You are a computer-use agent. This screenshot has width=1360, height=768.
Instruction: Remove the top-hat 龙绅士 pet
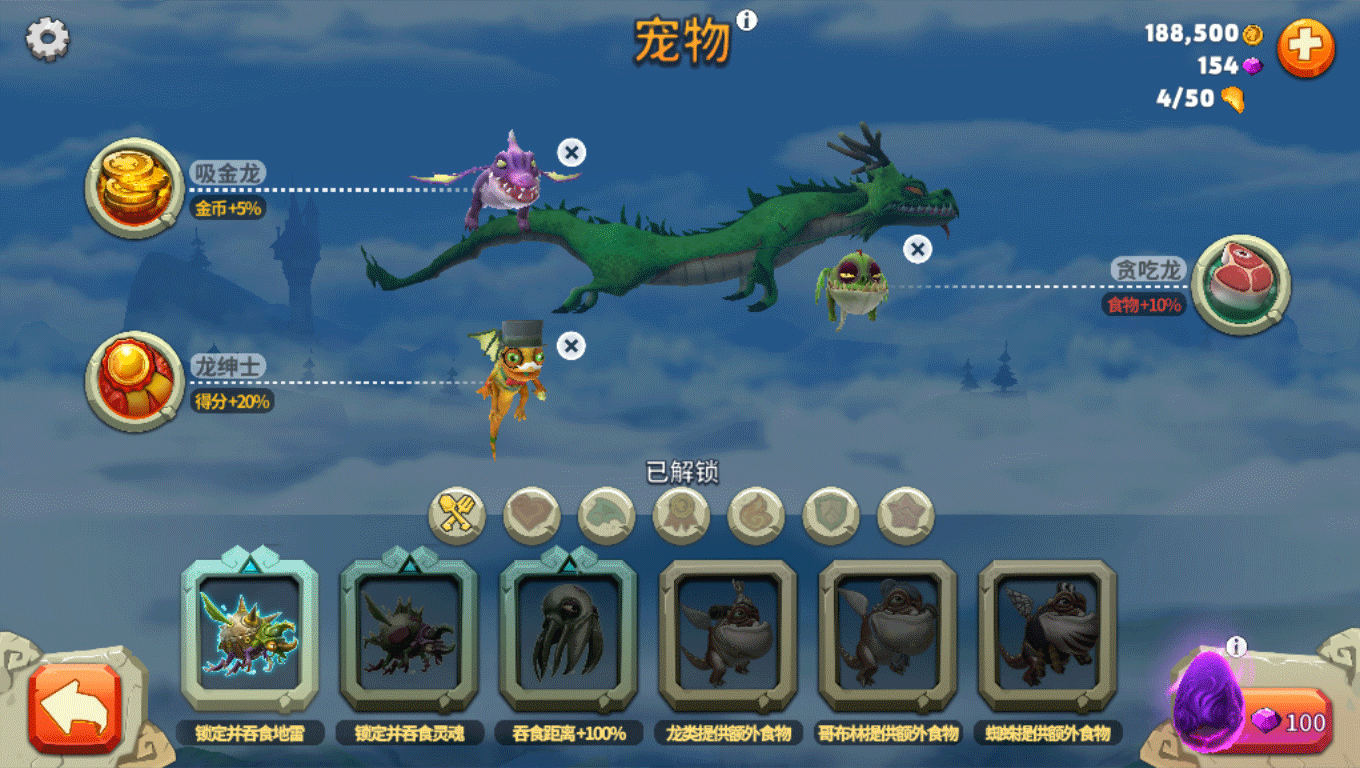pos(571,346)
